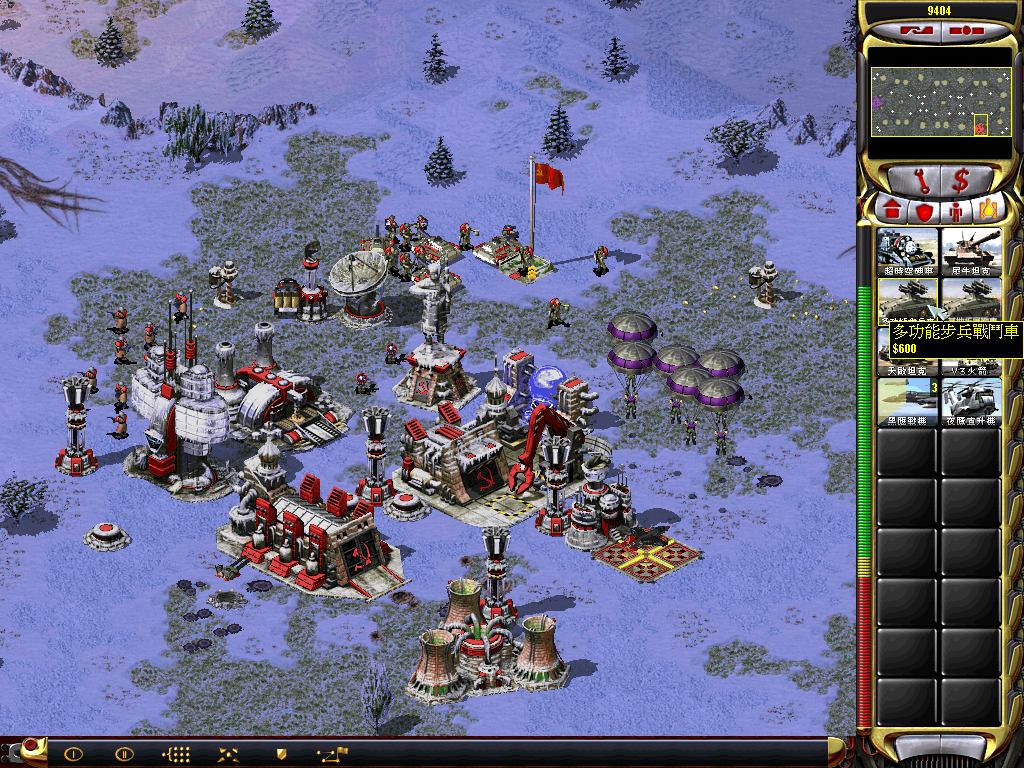Build a 超時空礦車 Chrono Miner
Image resolution: width=1024 pixels, height=768 pixels.
click(x=908, y=251)
